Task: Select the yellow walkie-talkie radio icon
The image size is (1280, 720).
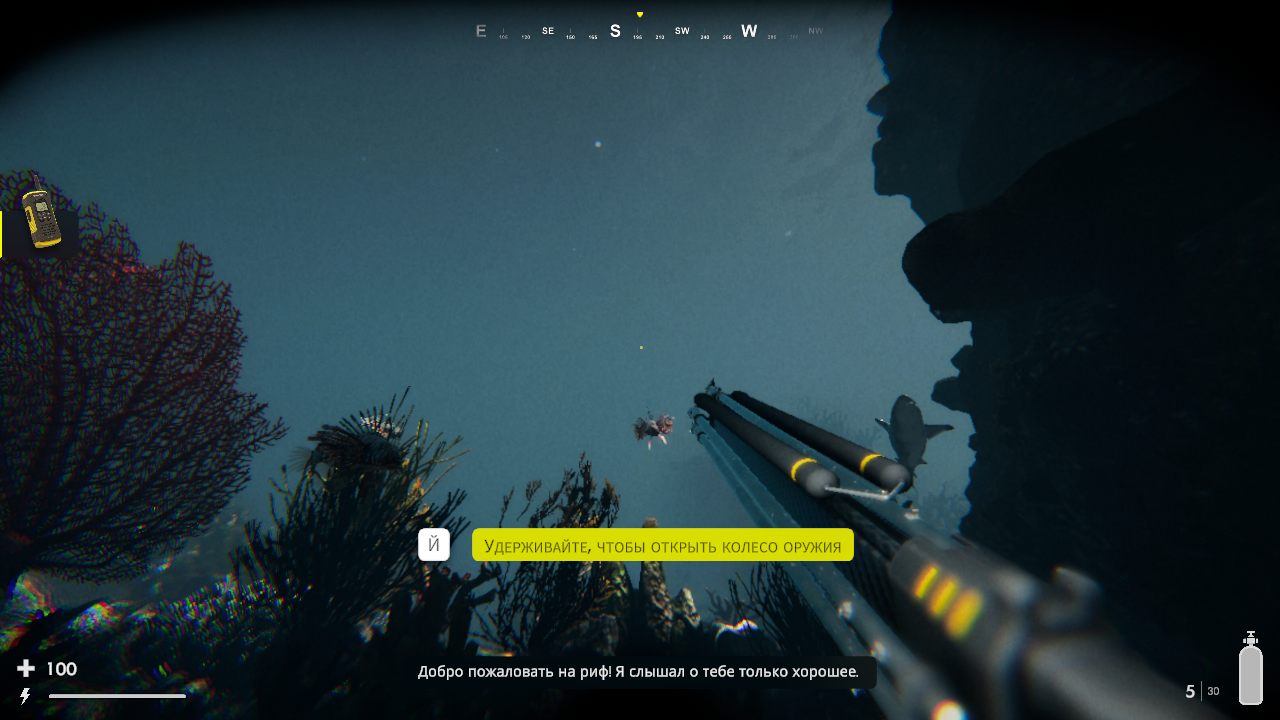Action: [40, 214]
